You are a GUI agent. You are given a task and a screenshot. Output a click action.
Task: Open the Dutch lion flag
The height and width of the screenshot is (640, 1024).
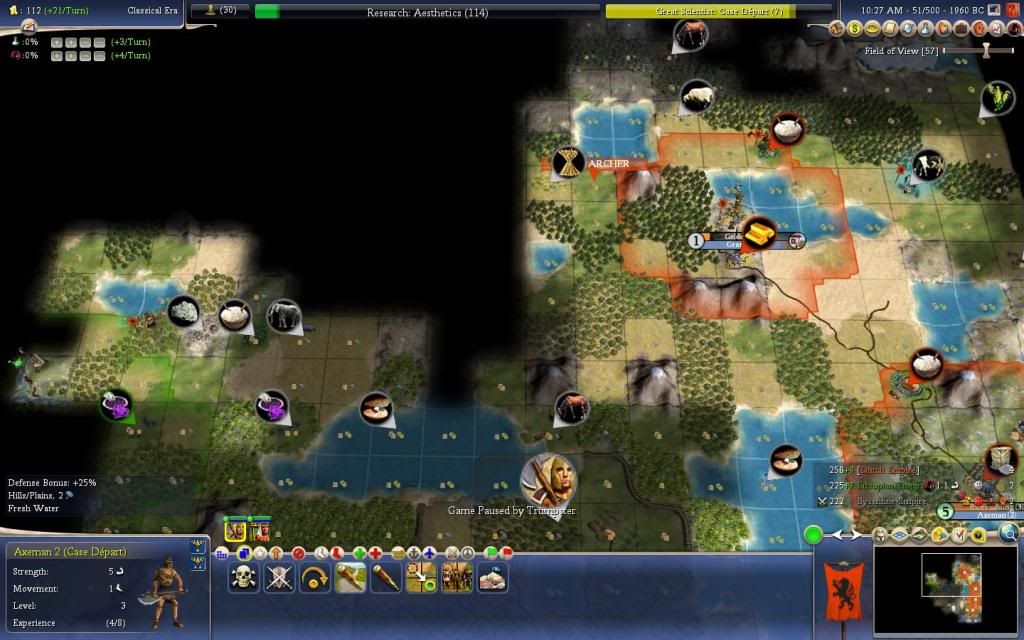[839, 590]
